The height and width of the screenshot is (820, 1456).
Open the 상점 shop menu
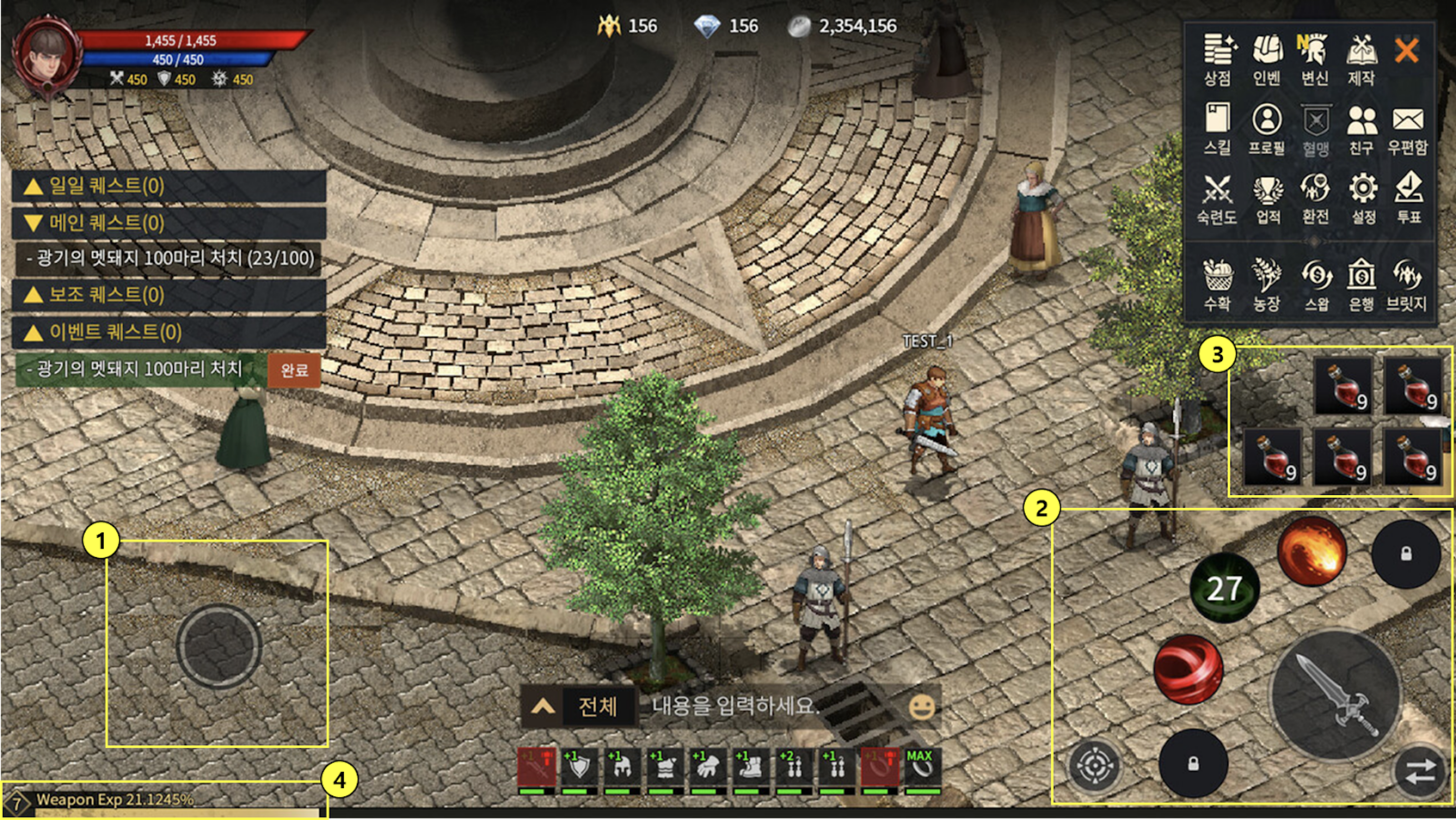click(1218, 59)
